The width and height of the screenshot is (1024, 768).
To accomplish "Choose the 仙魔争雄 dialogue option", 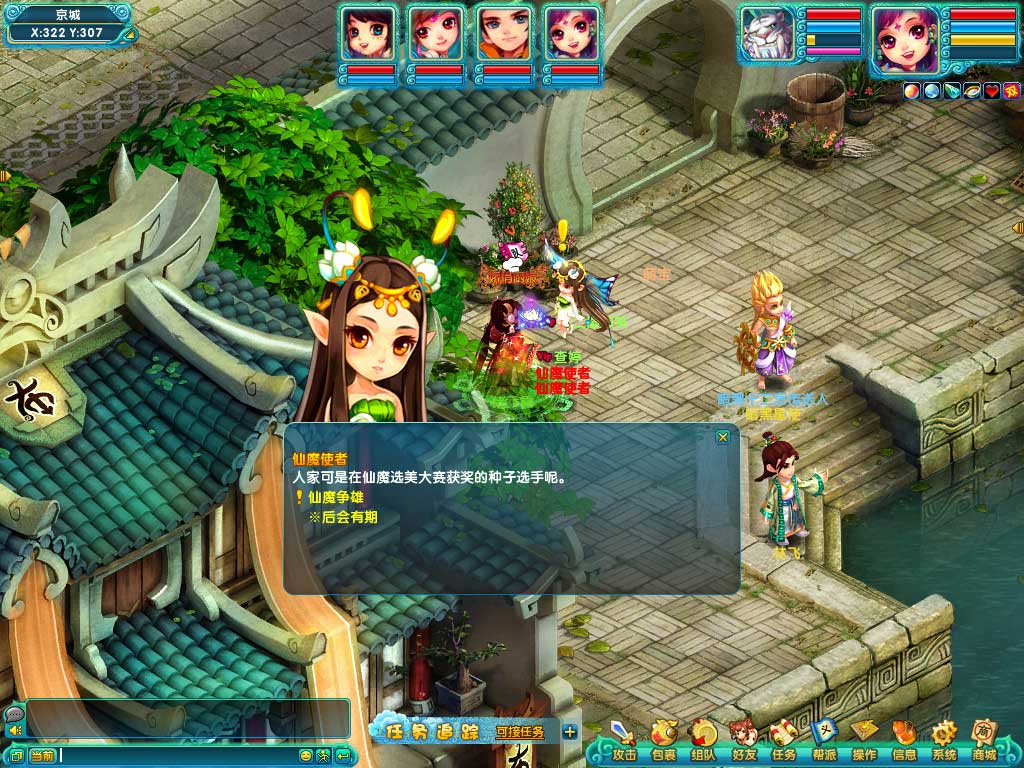I will [x=336, y=497].
